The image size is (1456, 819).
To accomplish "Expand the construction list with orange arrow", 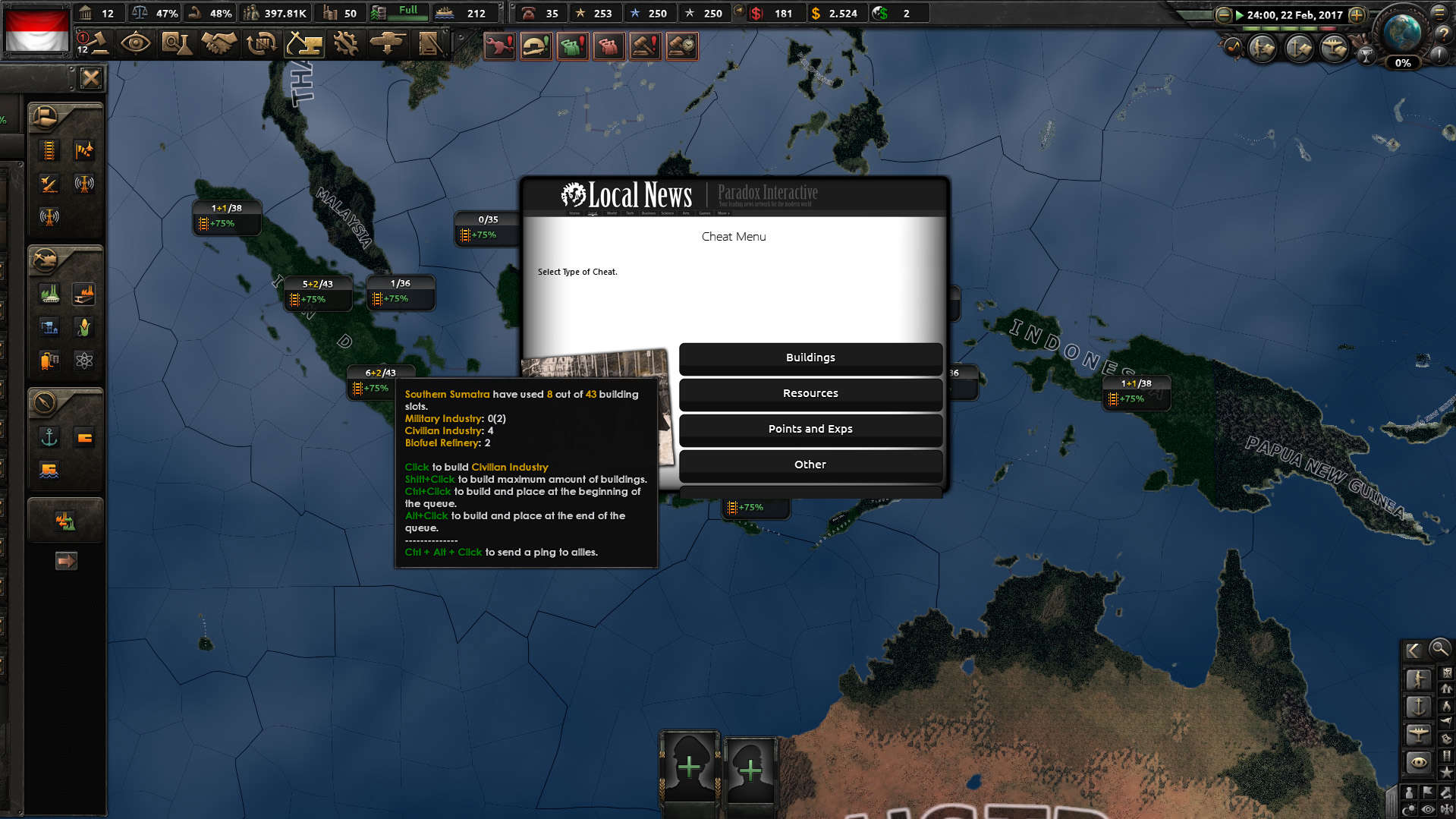I will (67, 560).
